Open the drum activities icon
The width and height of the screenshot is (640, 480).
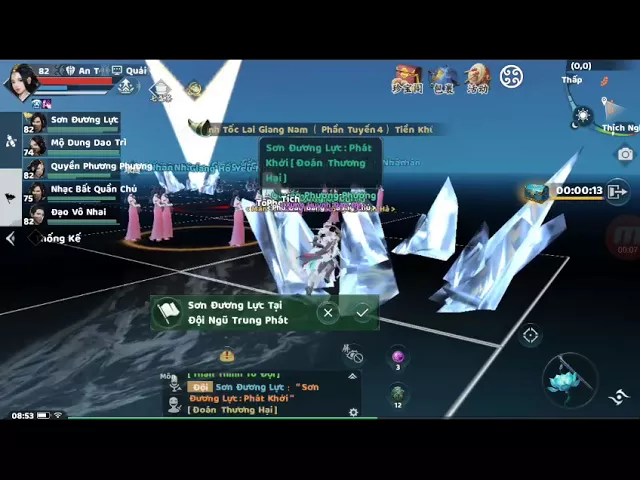click(x=477, y=78)
